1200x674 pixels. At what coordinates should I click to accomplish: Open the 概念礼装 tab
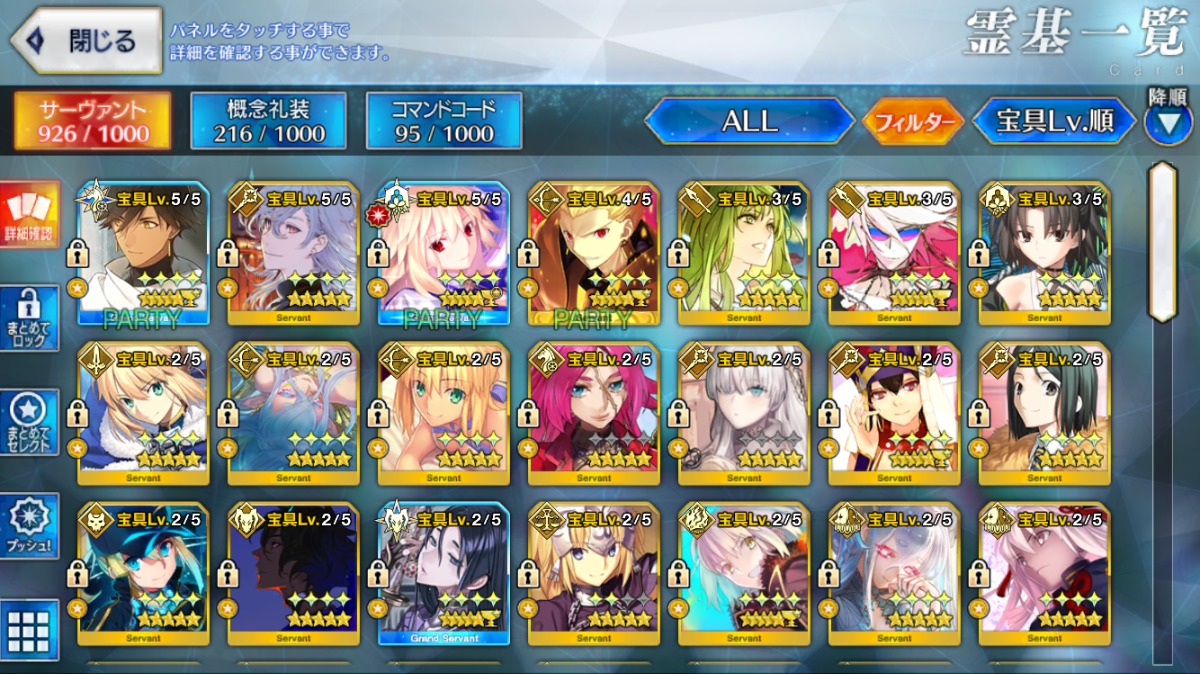pos(268,120)
